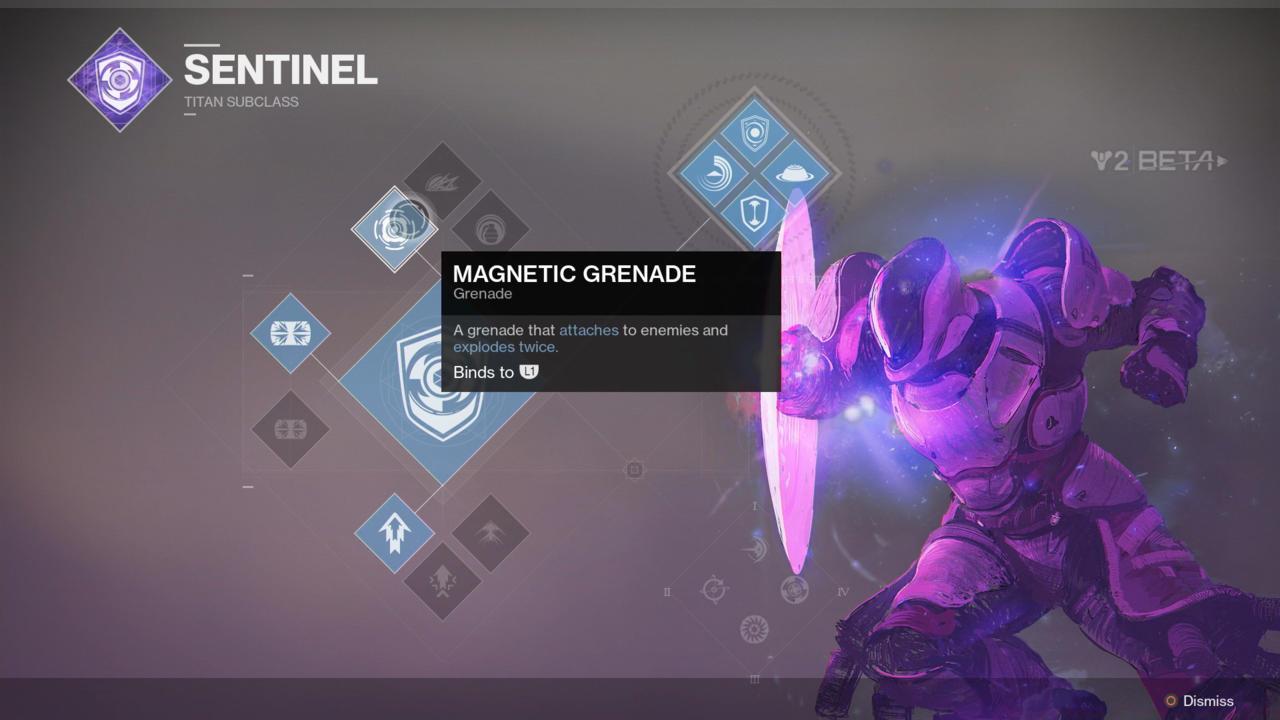Click the L1 bind glyph in the tooltip
This screenshot has width=1280, height=720.
click(528, 371)
